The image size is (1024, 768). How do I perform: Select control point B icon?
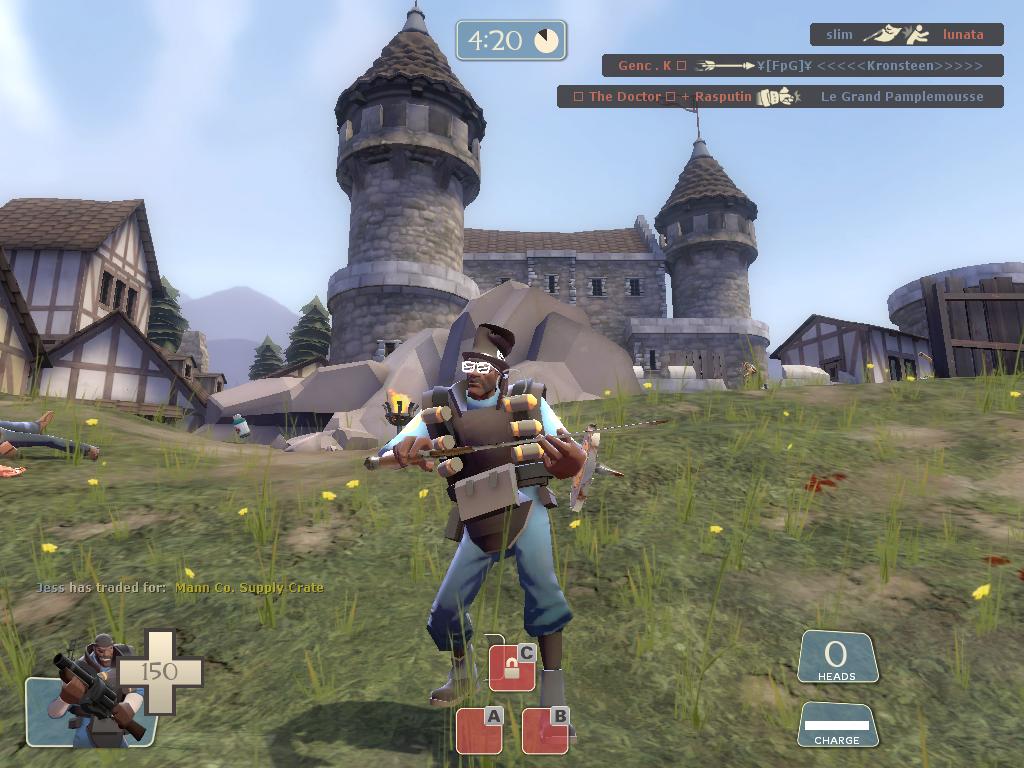coord(545,730)
